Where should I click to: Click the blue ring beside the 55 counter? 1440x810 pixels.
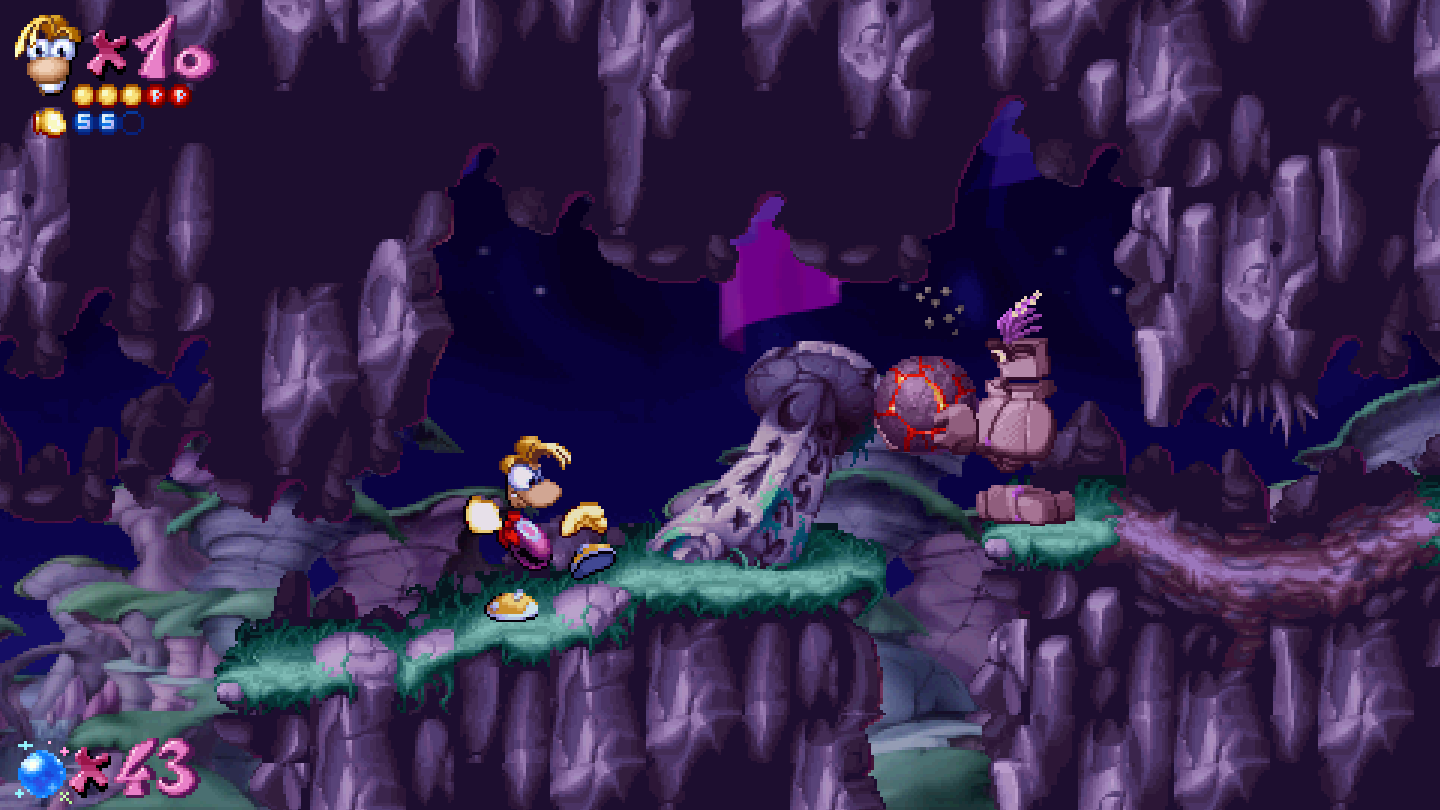[133, 122]
